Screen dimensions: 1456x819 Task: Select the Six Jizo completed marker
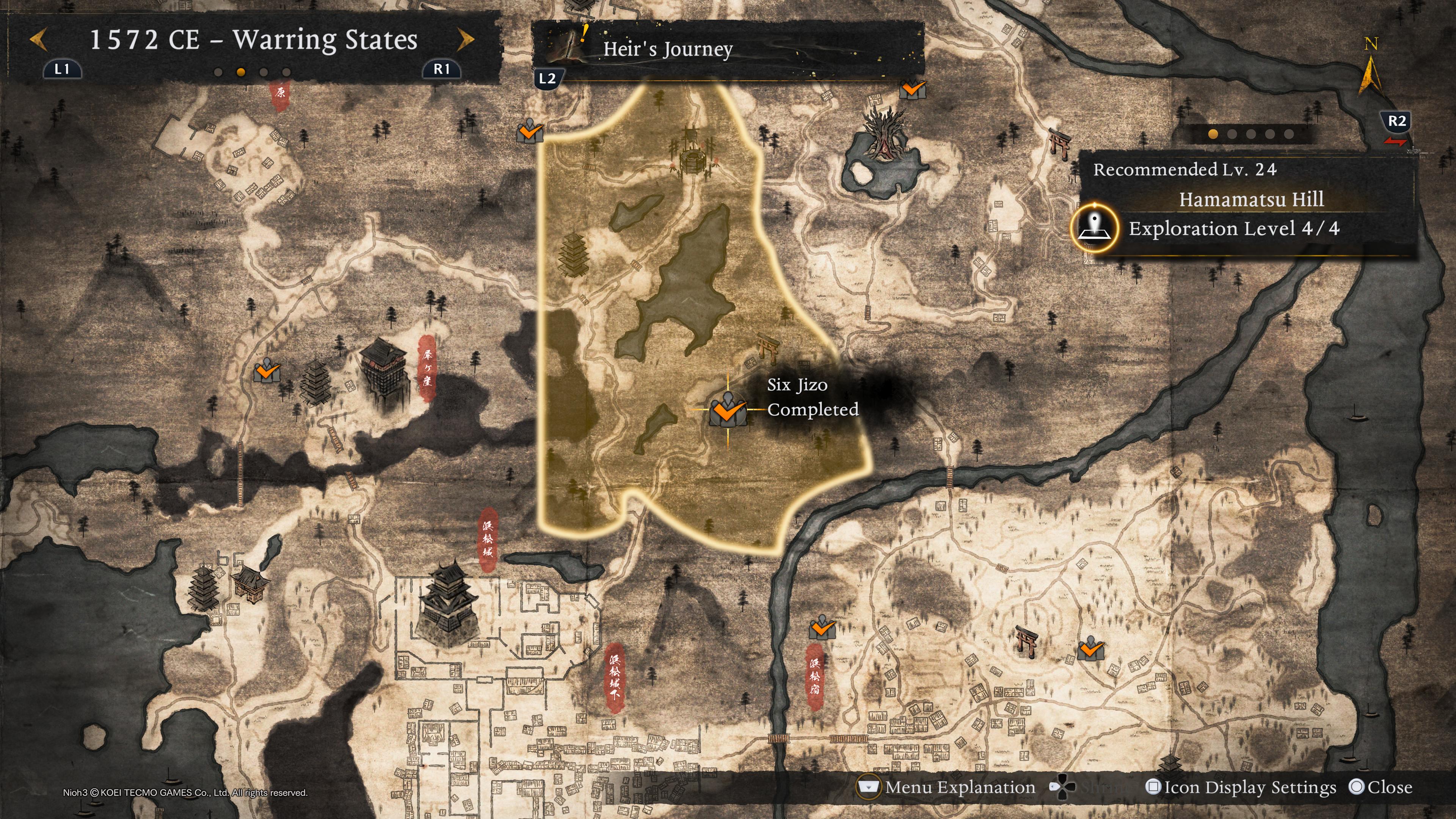(x=728, y=410)
